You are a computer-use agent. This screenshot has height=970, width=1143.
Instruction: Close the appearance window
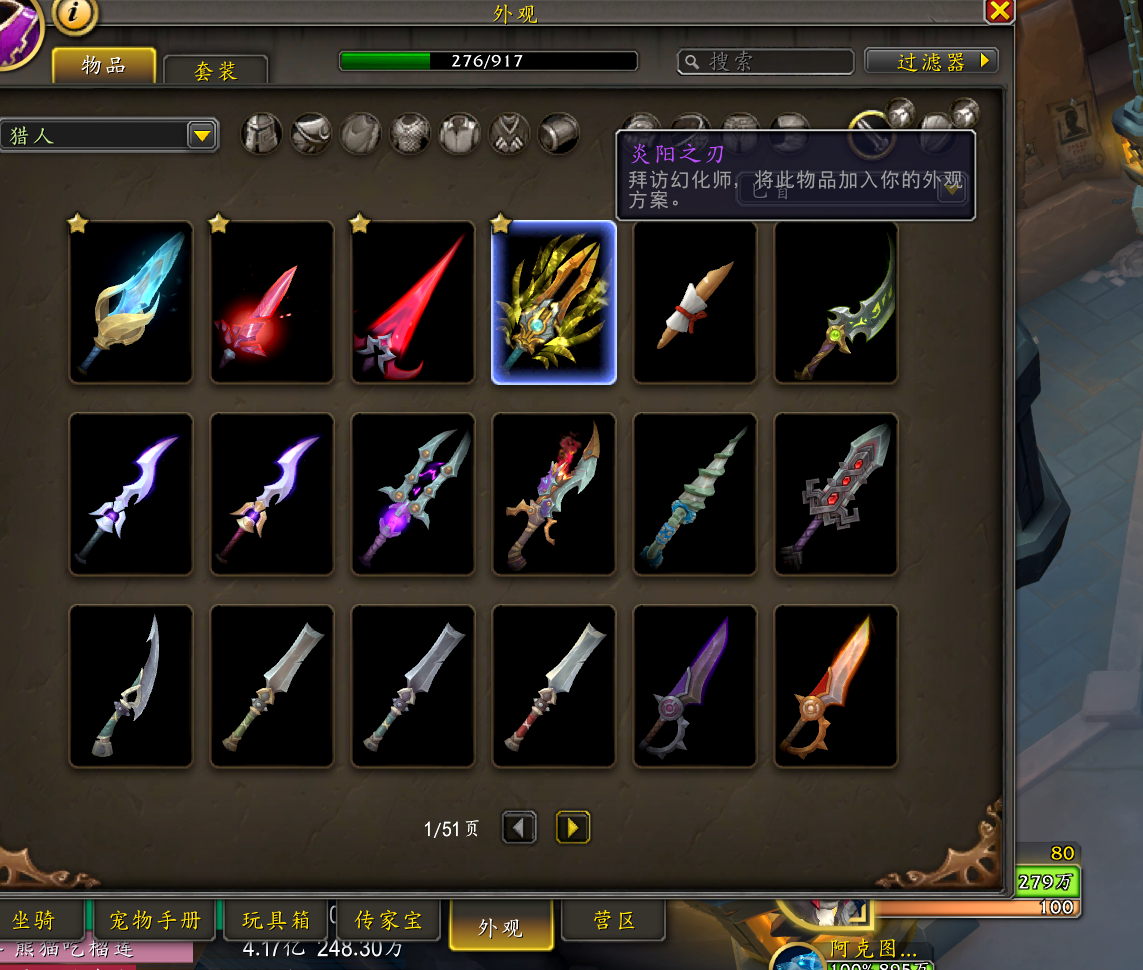pos(999,11)
